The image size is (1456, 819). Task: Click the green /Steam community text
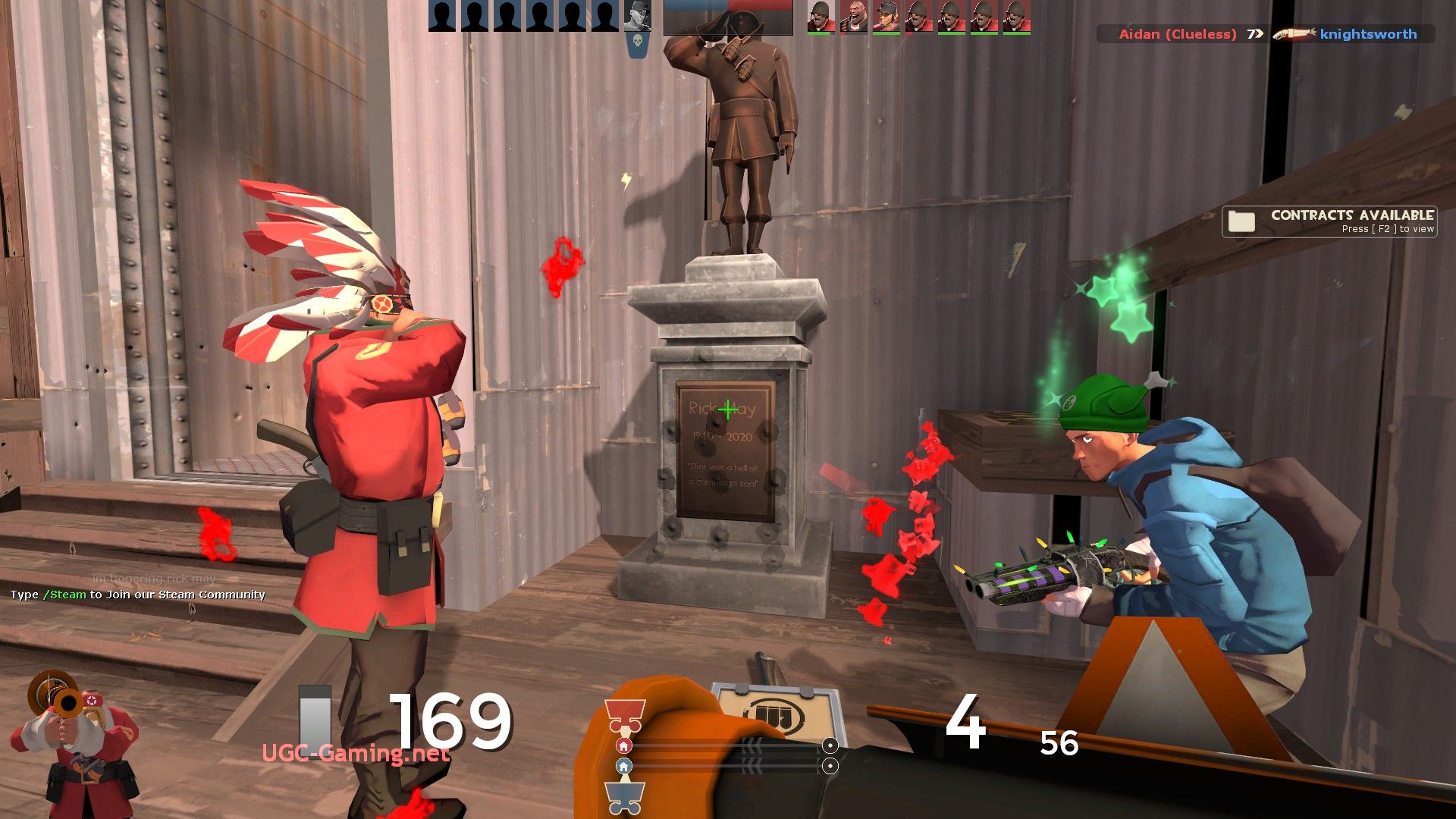point(64,595)
